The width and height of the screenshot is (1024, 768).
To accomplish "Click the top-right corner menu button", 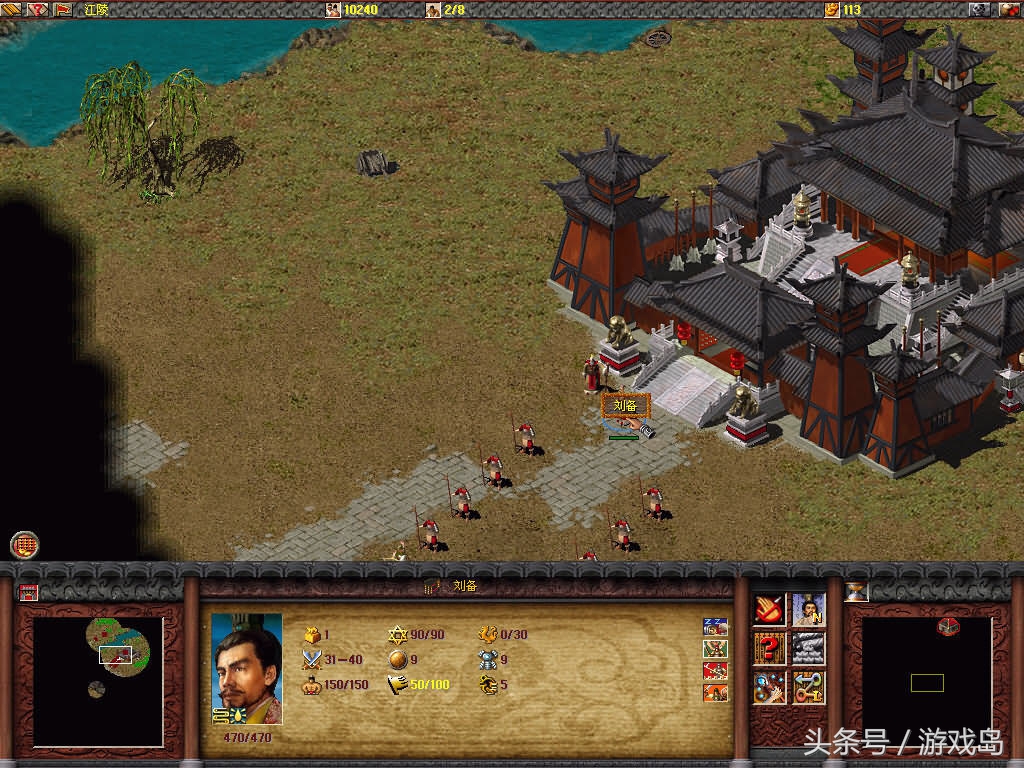I will (1007, 9).
